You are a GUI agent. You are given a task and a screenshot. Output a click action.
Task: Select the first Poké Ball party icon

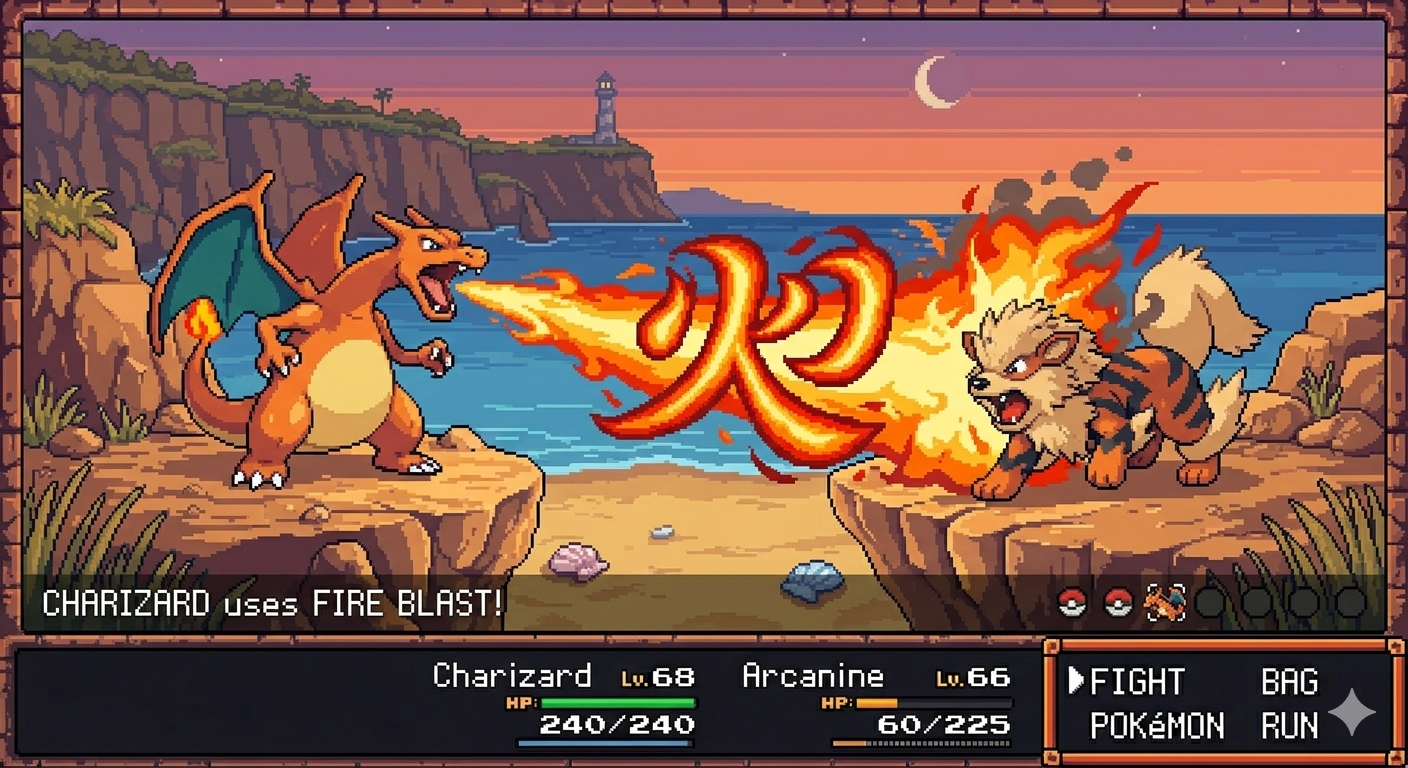[x=1072, y=602]
